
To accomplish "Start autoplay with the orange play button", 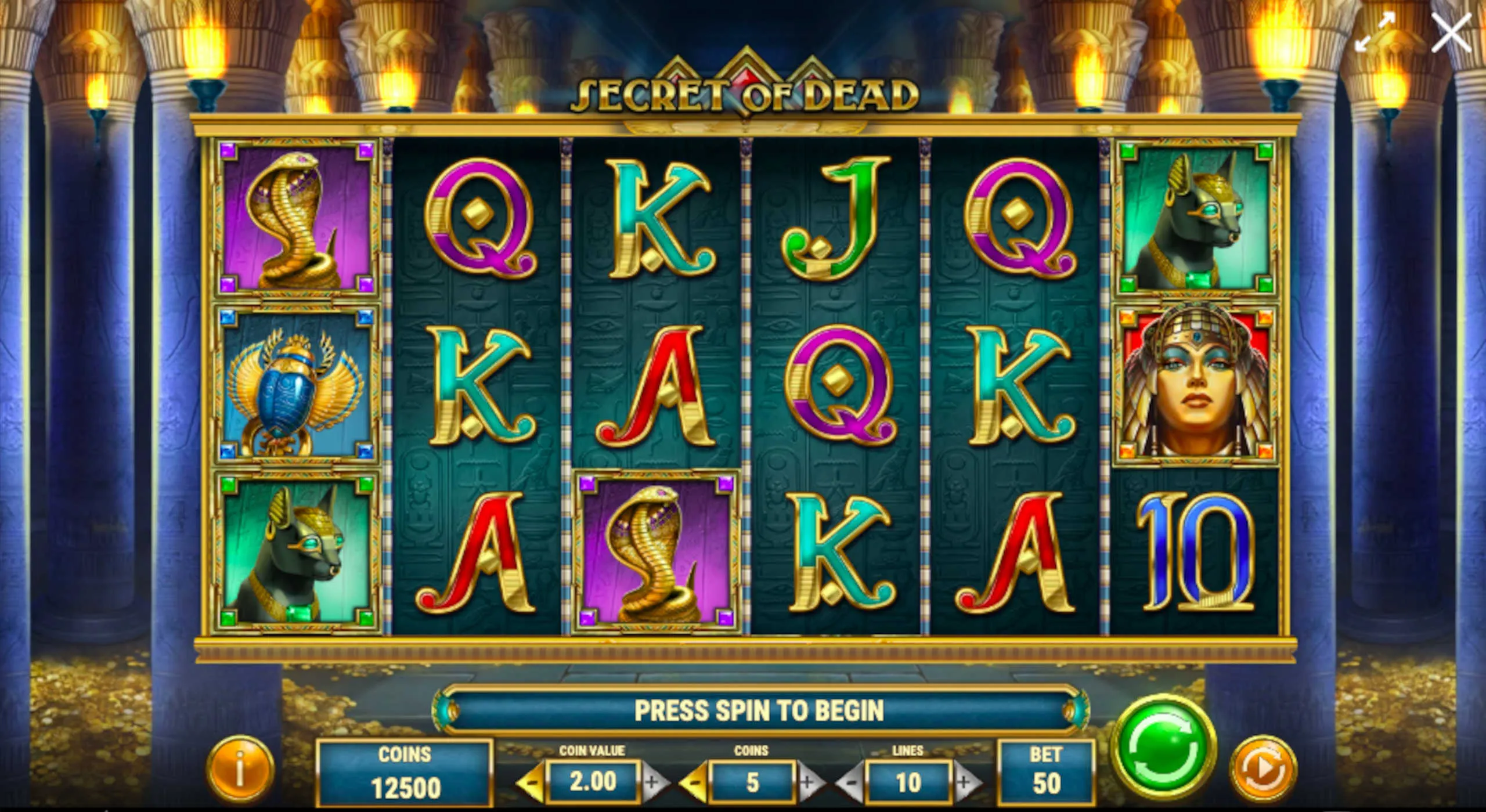I will point(1263,769).
